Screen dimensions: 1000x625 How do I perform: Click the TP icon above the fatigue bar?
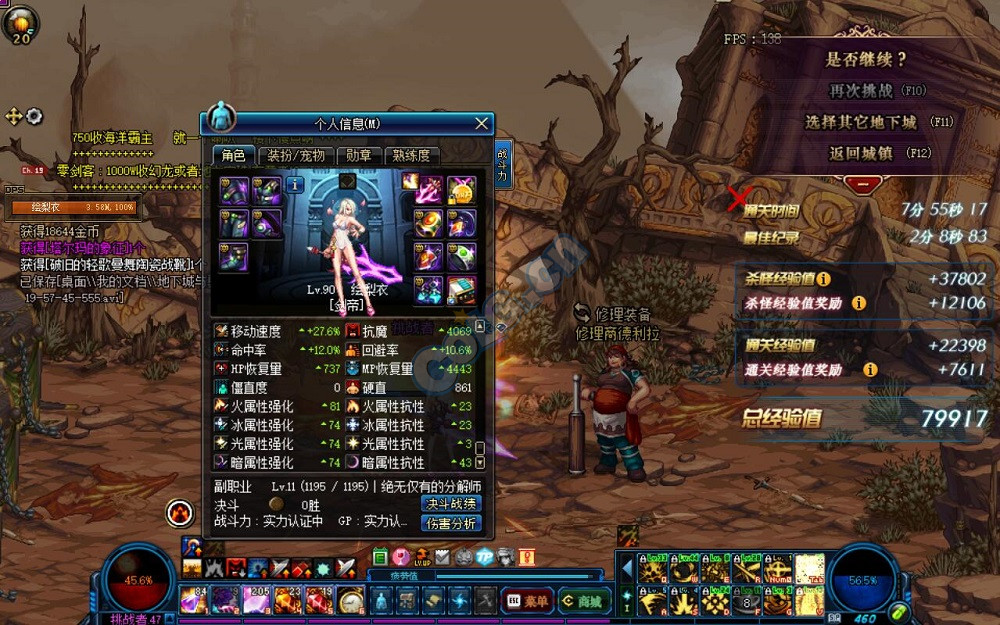tap(485, 557)
